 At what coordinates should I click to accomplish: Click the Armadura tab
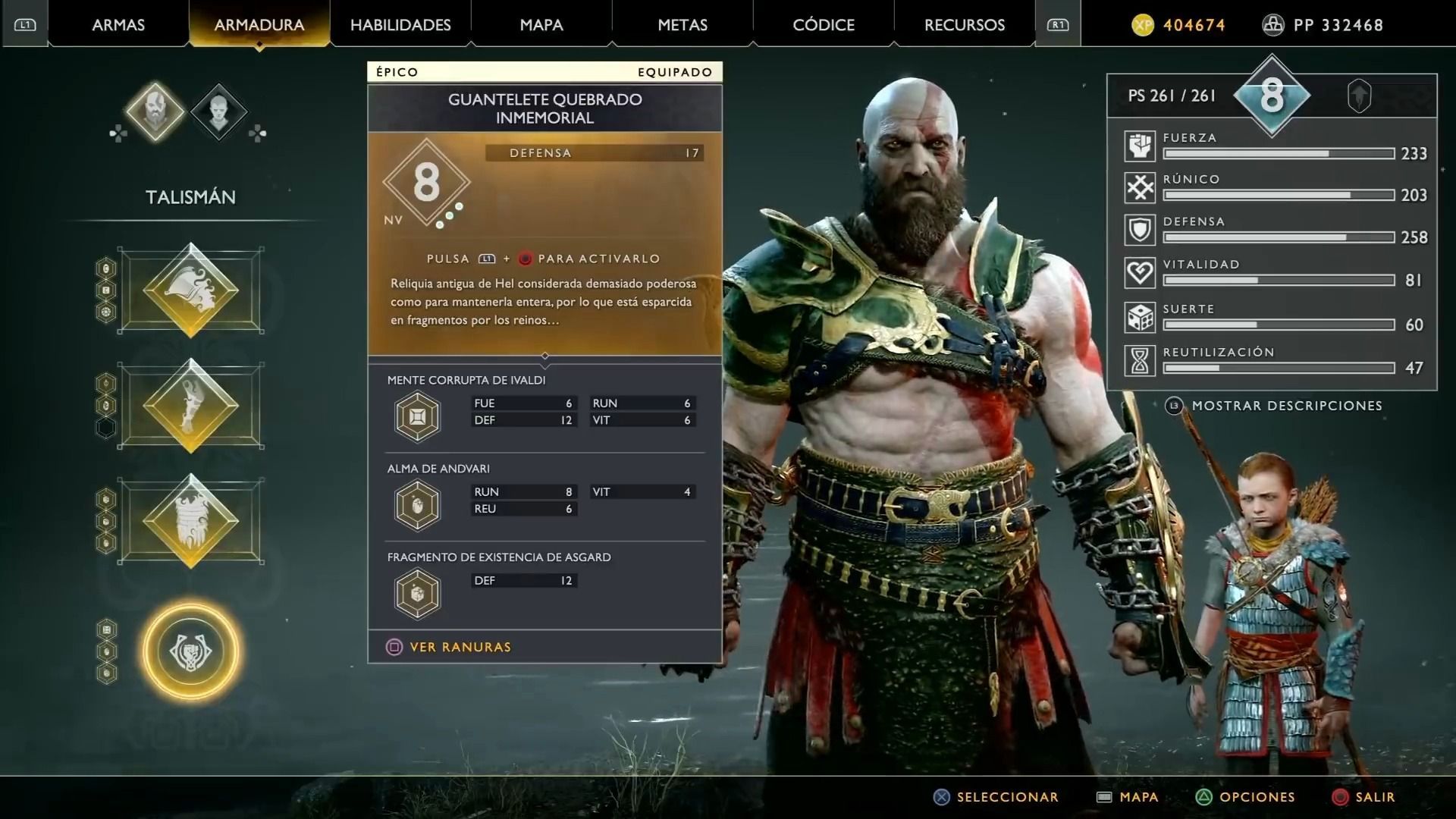click(x=259, y=25)
